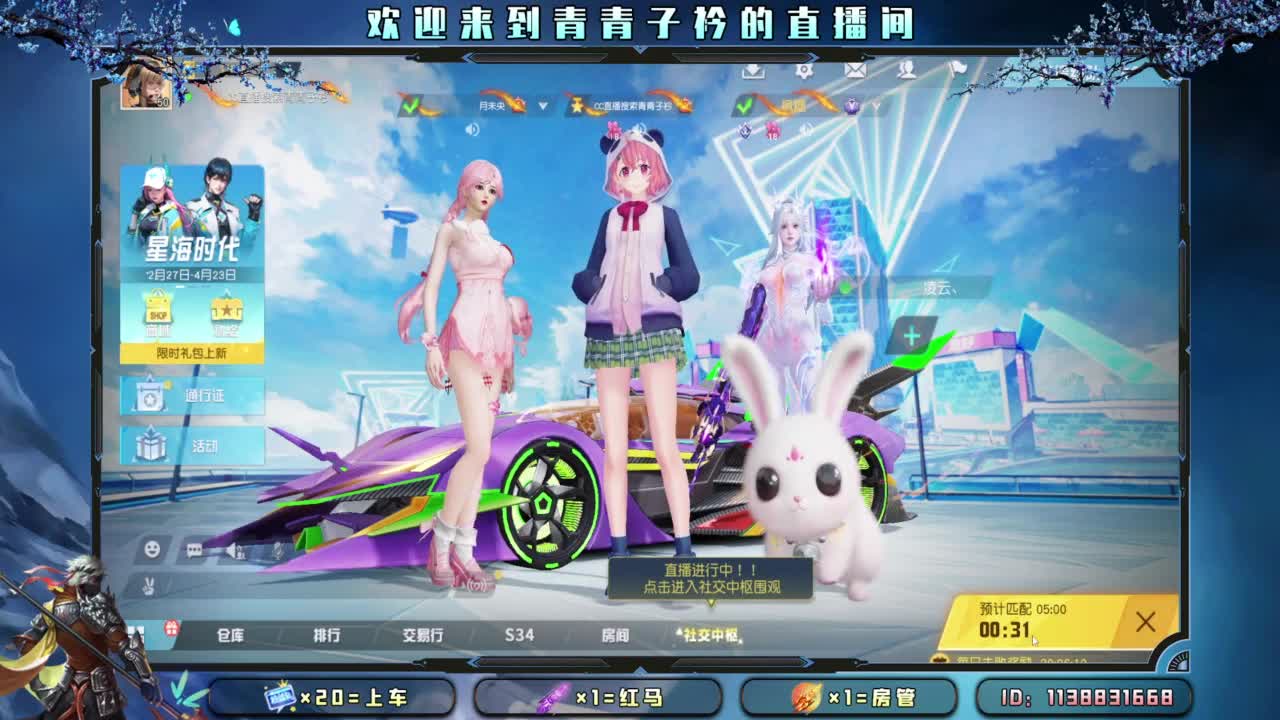1280x720 pixels.
Task: Expand the dropdown arrow next to 凌雪's name
Action: 877,105
